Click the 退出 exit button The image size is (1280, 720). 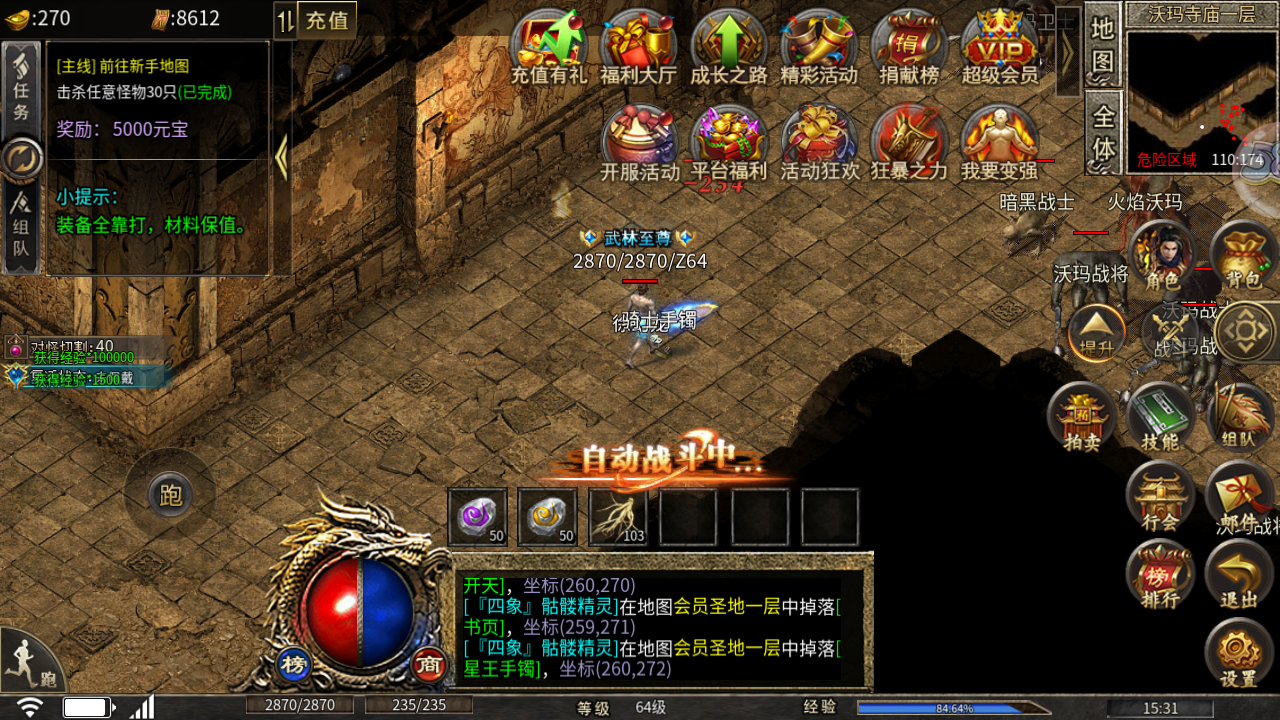click(x=1239, y=576)
